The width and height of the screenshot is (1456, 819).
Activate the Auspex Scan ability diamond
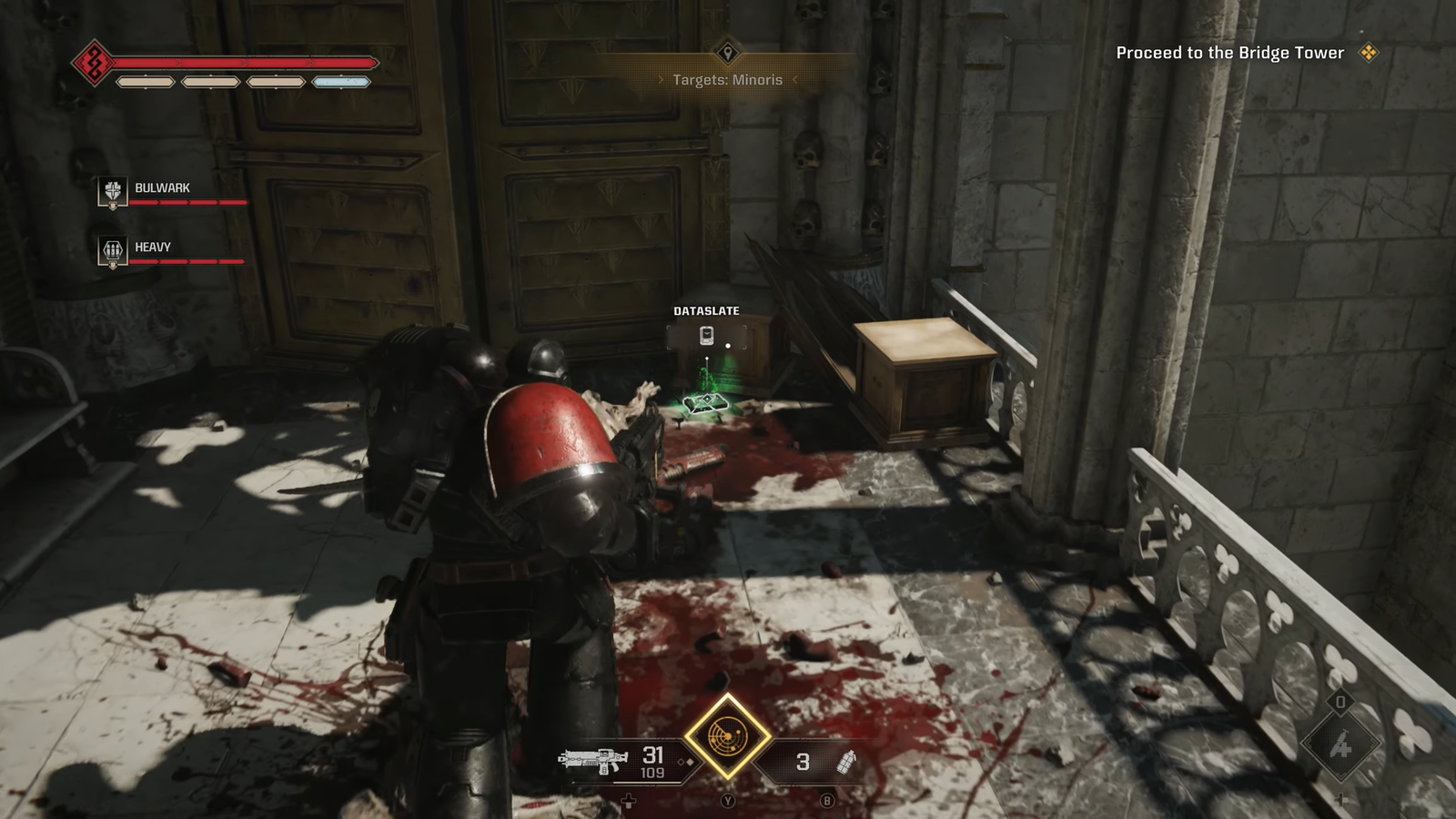727,737
